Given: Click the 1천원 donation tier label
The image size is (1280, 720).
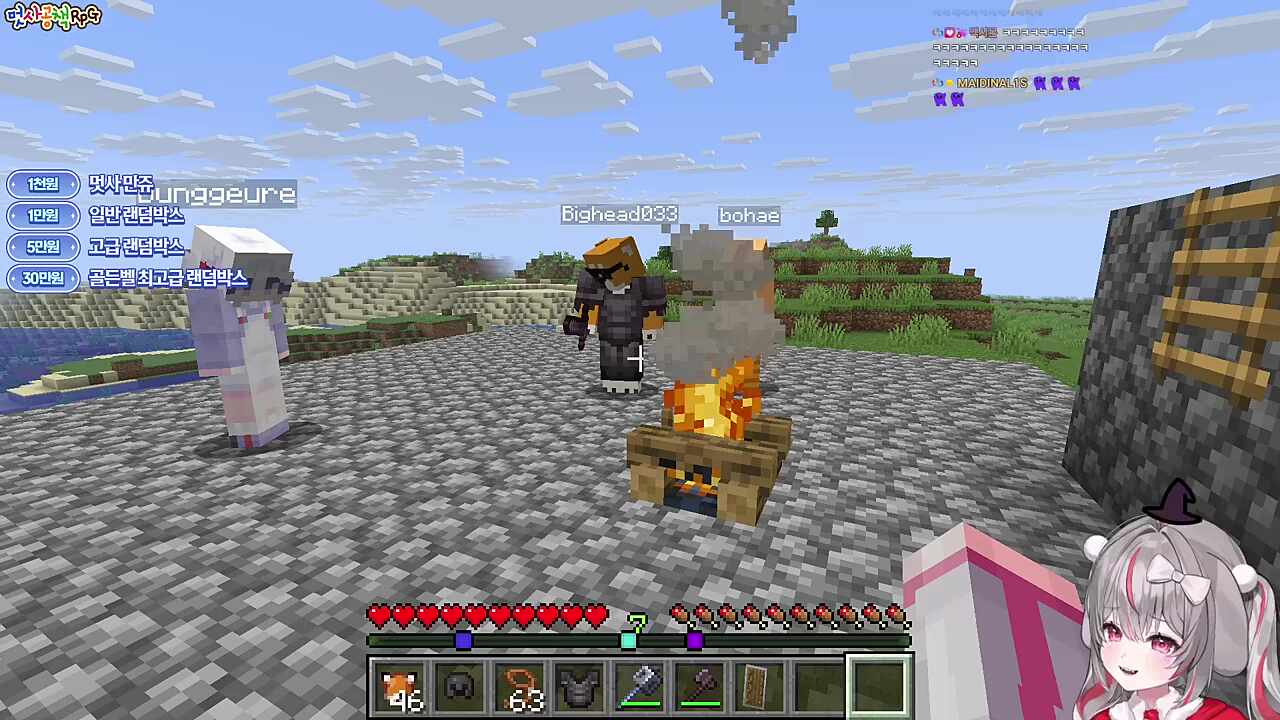Looking at the screenshot, I should click(43, 184).
